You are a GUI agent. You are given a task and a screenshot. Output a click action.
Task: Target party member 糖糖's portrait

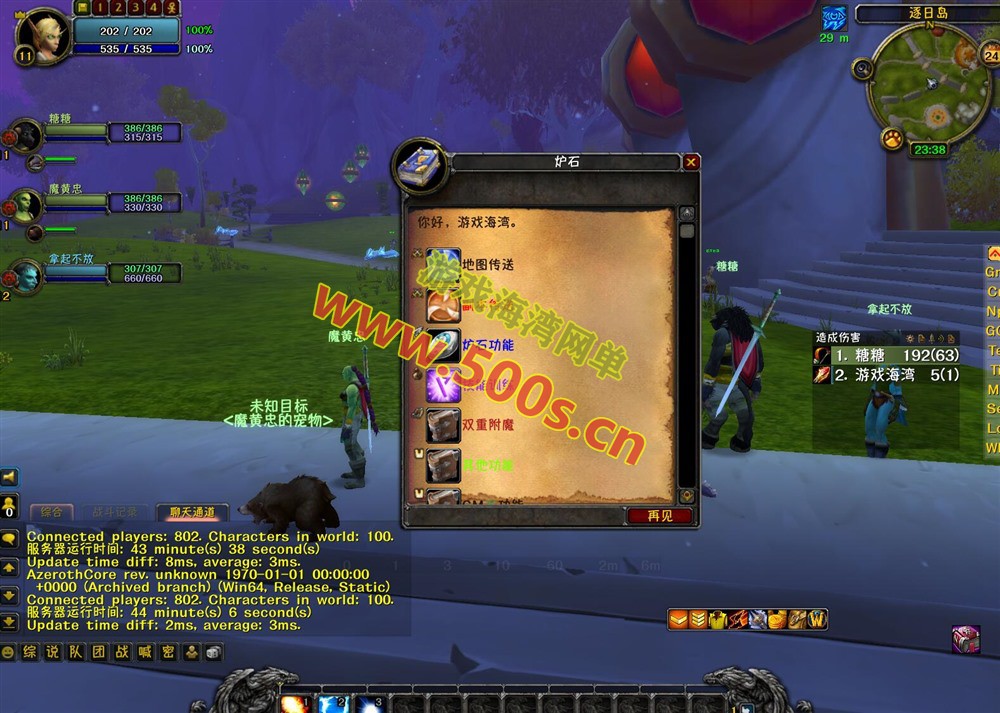coord(26,134)
